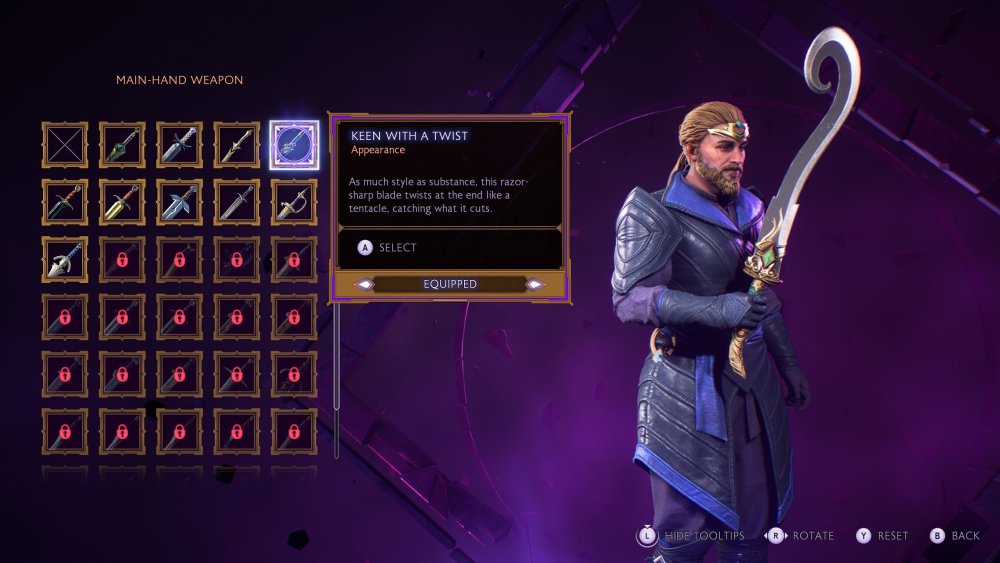This screenshot has height=563, width=1000.
Task: Click the weapon list scrollbar
Action: point(336,380)
